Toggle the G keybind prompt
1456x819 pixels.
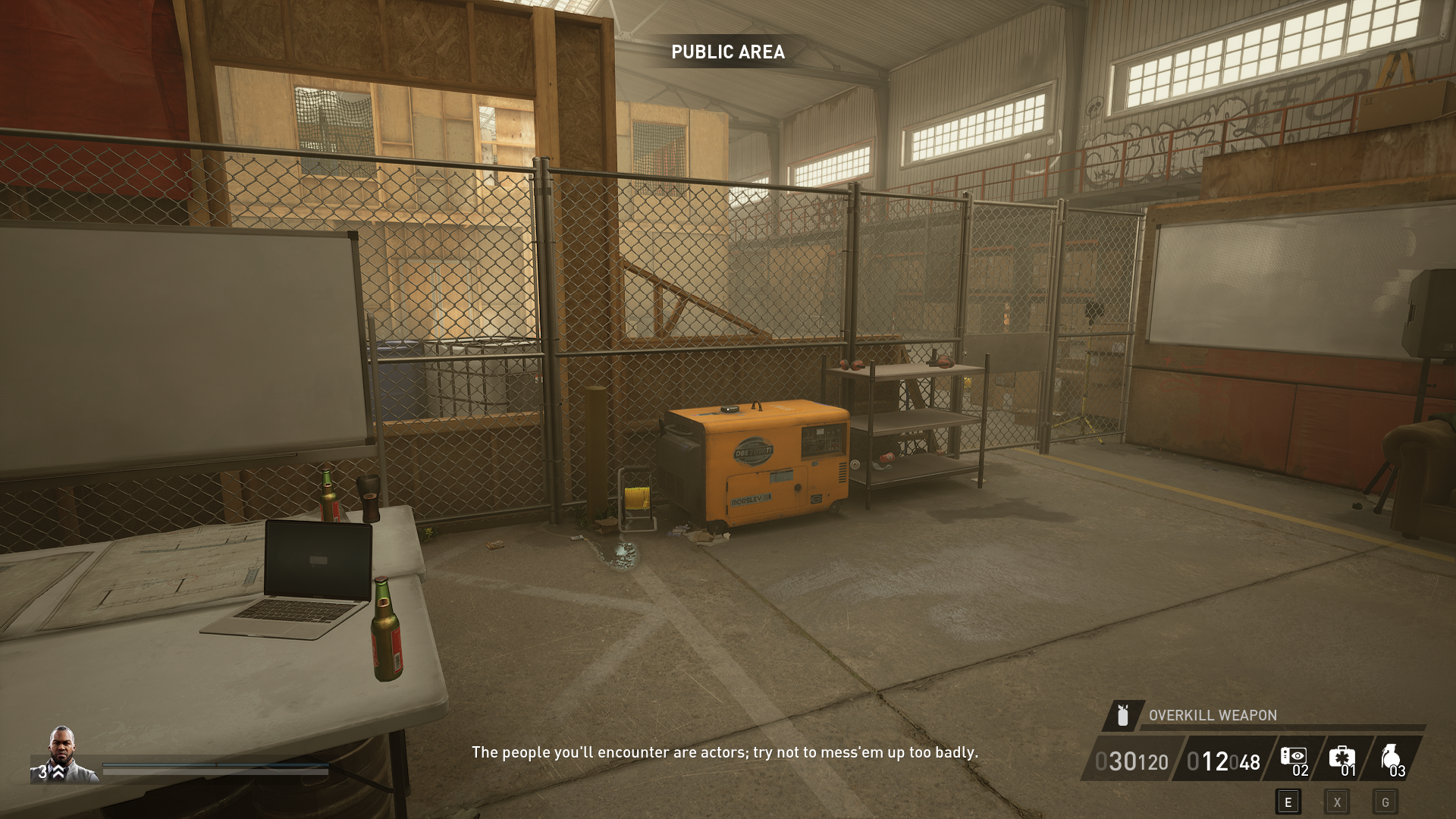tap(1386, 803)
